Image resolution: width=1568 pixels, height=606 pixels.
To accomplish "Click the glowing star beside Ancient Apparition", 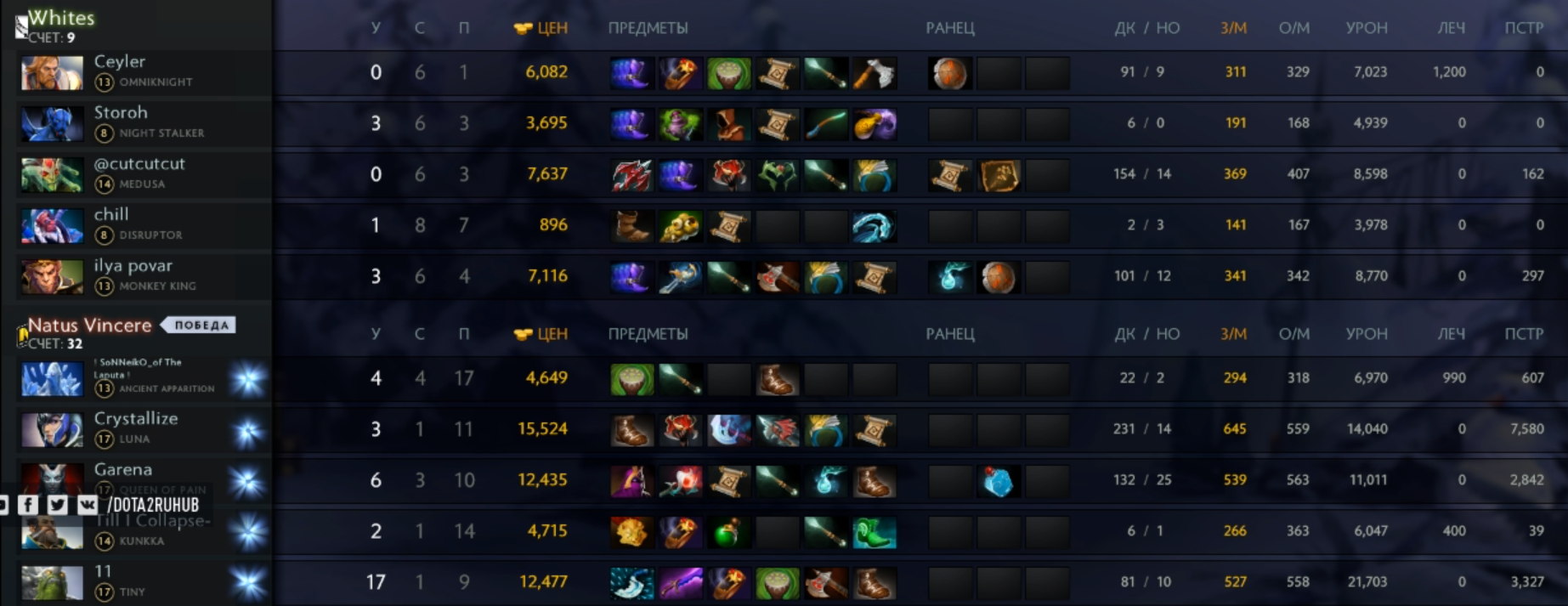I will (x=248, y=380).
